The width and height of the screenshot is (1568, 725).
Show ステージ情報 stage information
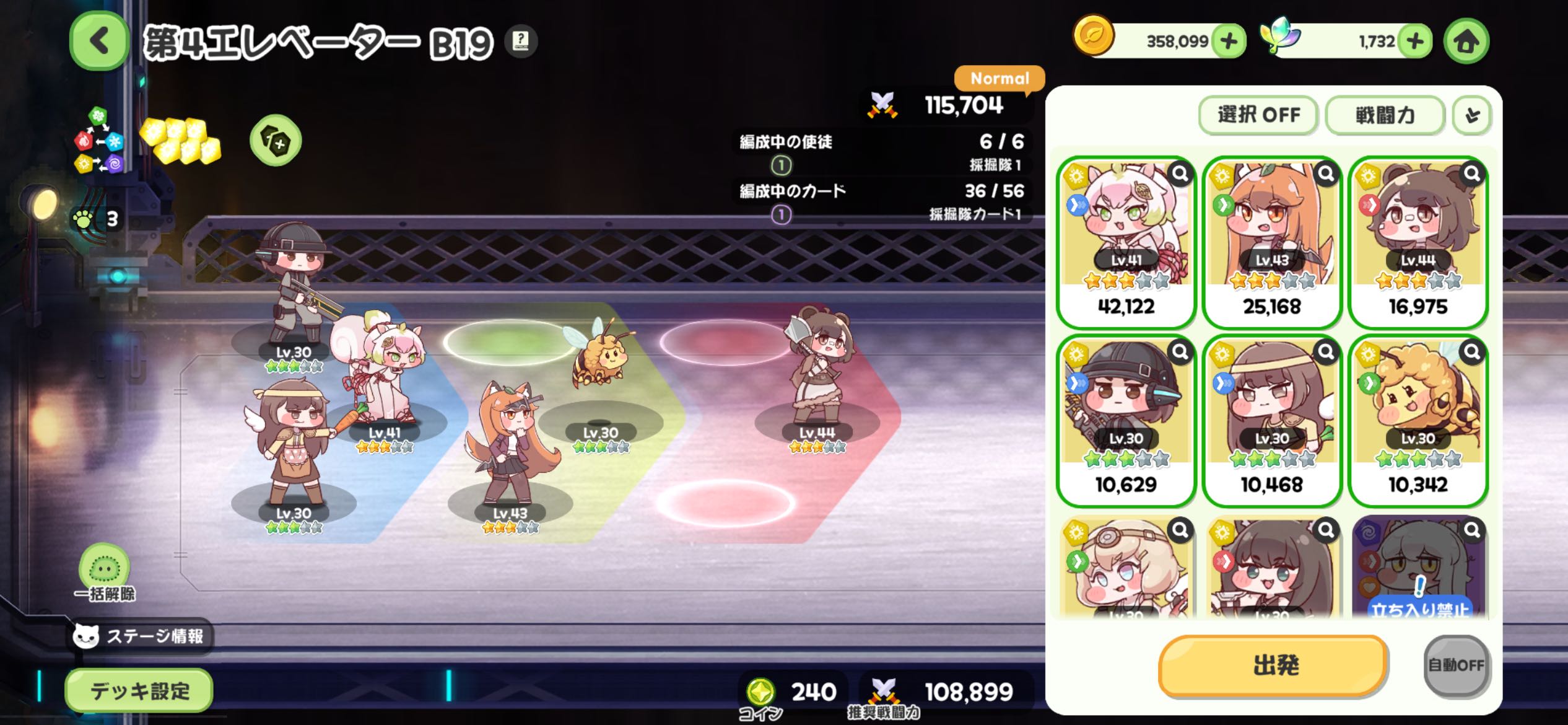[140, 636]
